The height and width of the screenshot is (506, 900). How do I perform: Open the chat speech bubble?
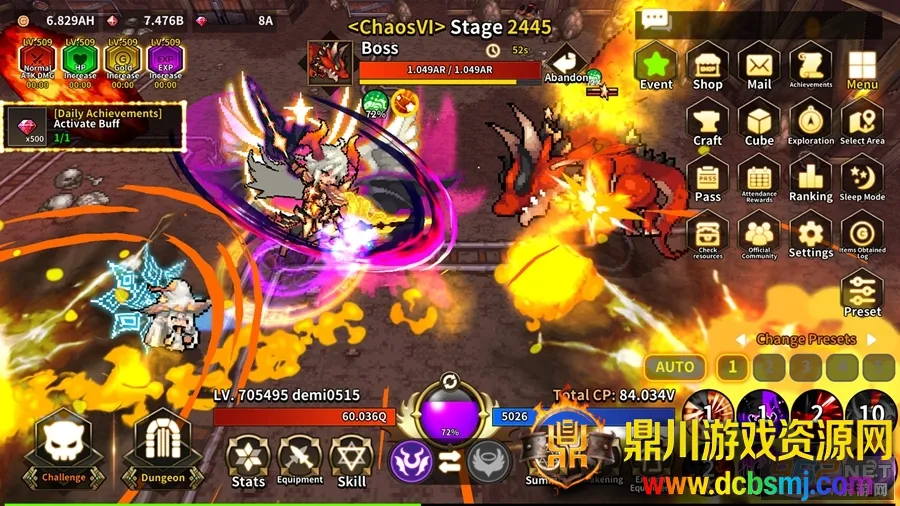click(656, 20)
